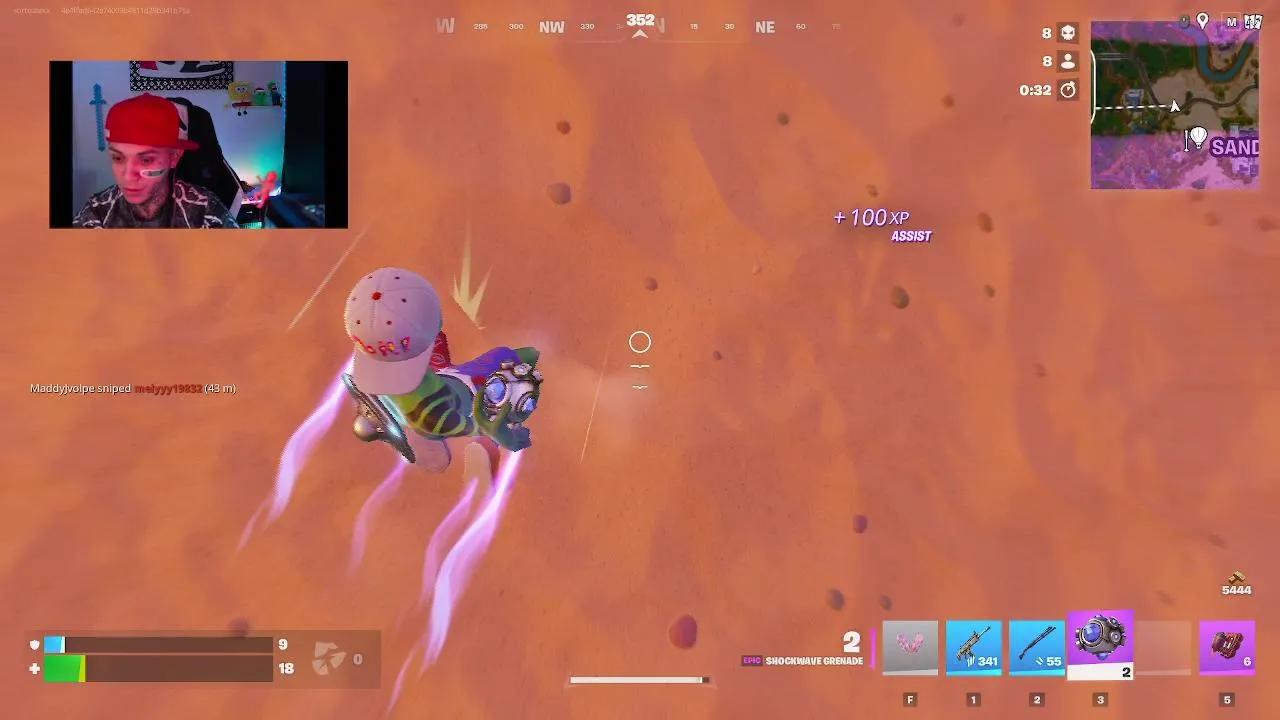Click the SAND location label on the minimap
The height and width of the screenshot is (720, 1280).
coord(1237,148)
